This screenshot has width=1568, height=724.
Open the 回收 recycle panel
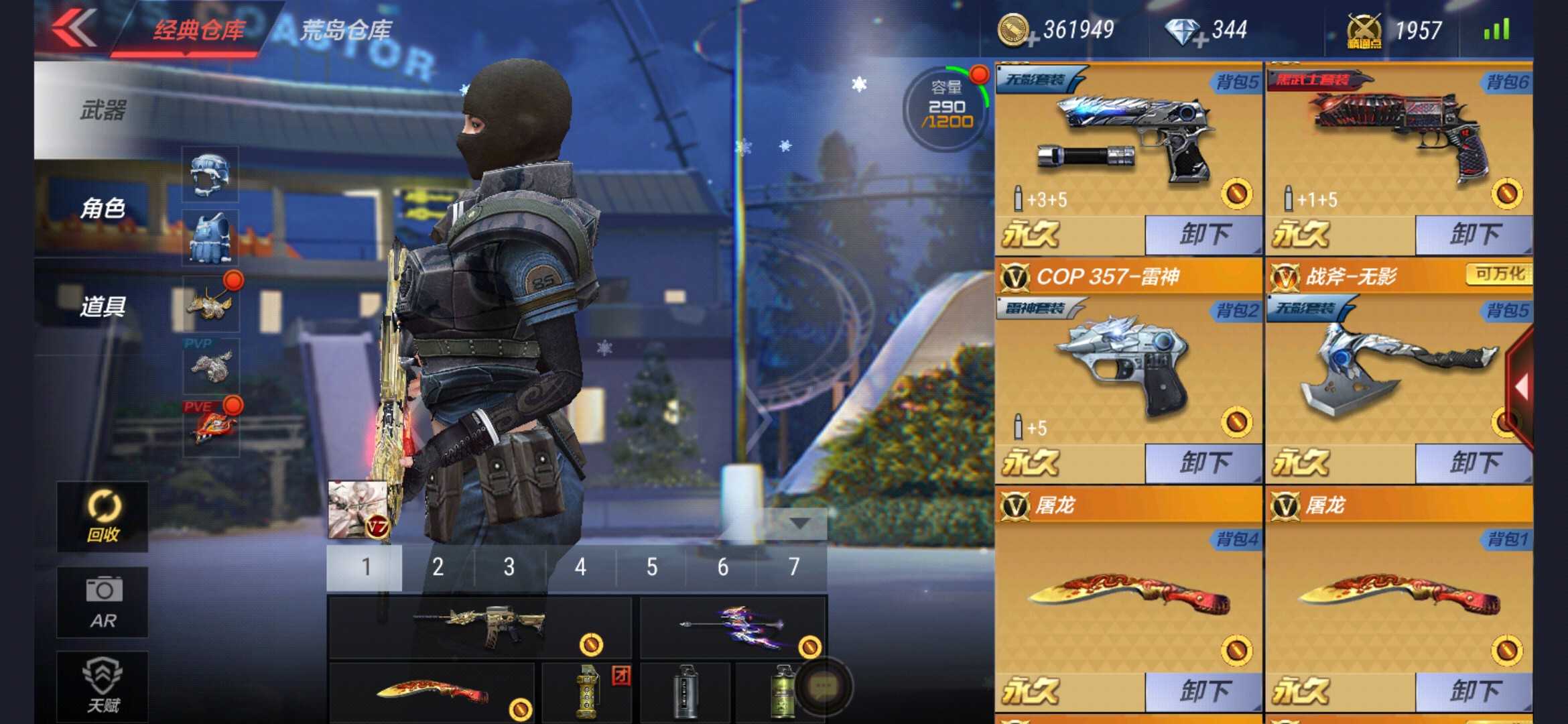click(x=102, y=516)
